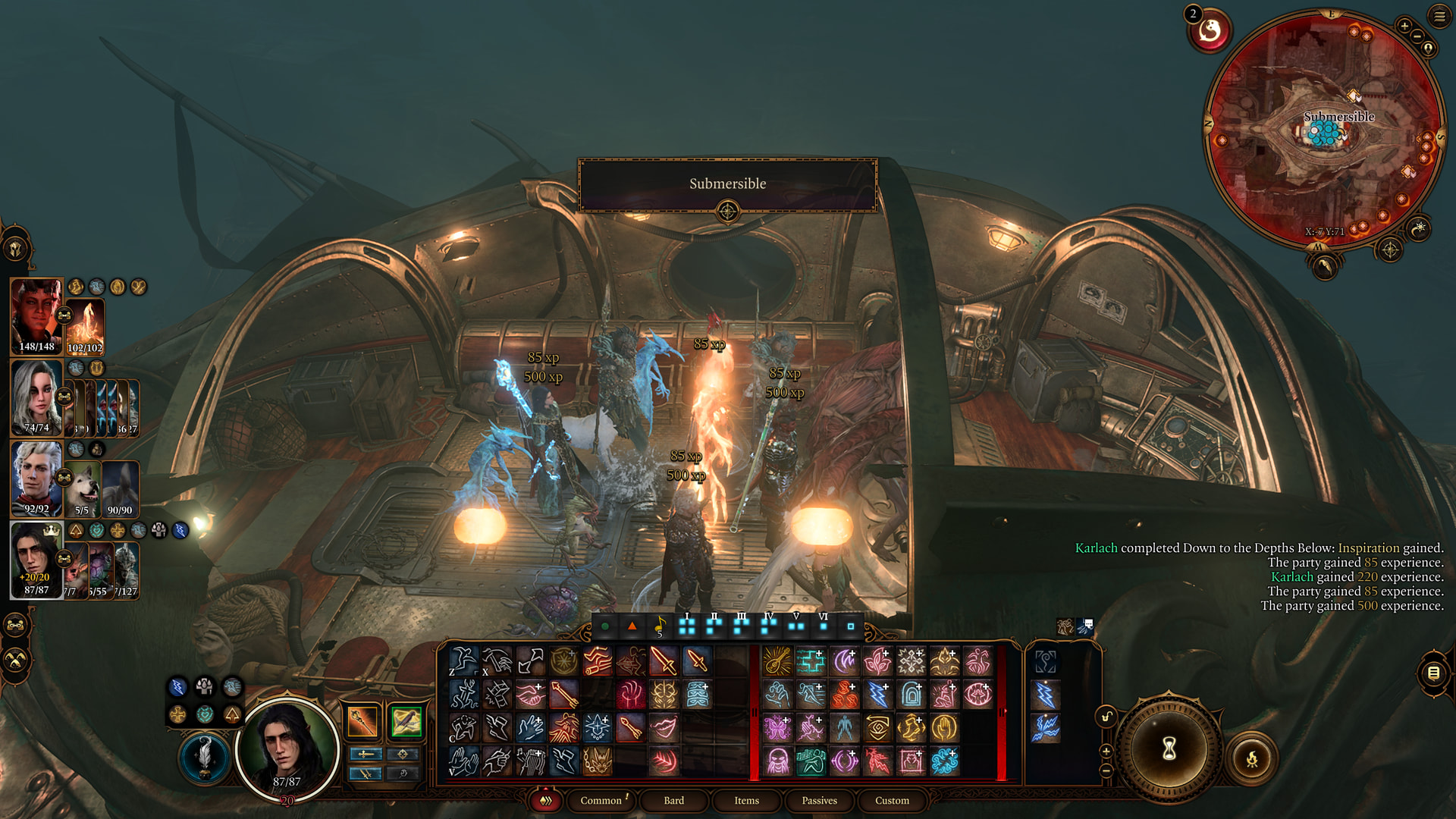Click the equipped staff weapon slot

(x=362, y=721)
